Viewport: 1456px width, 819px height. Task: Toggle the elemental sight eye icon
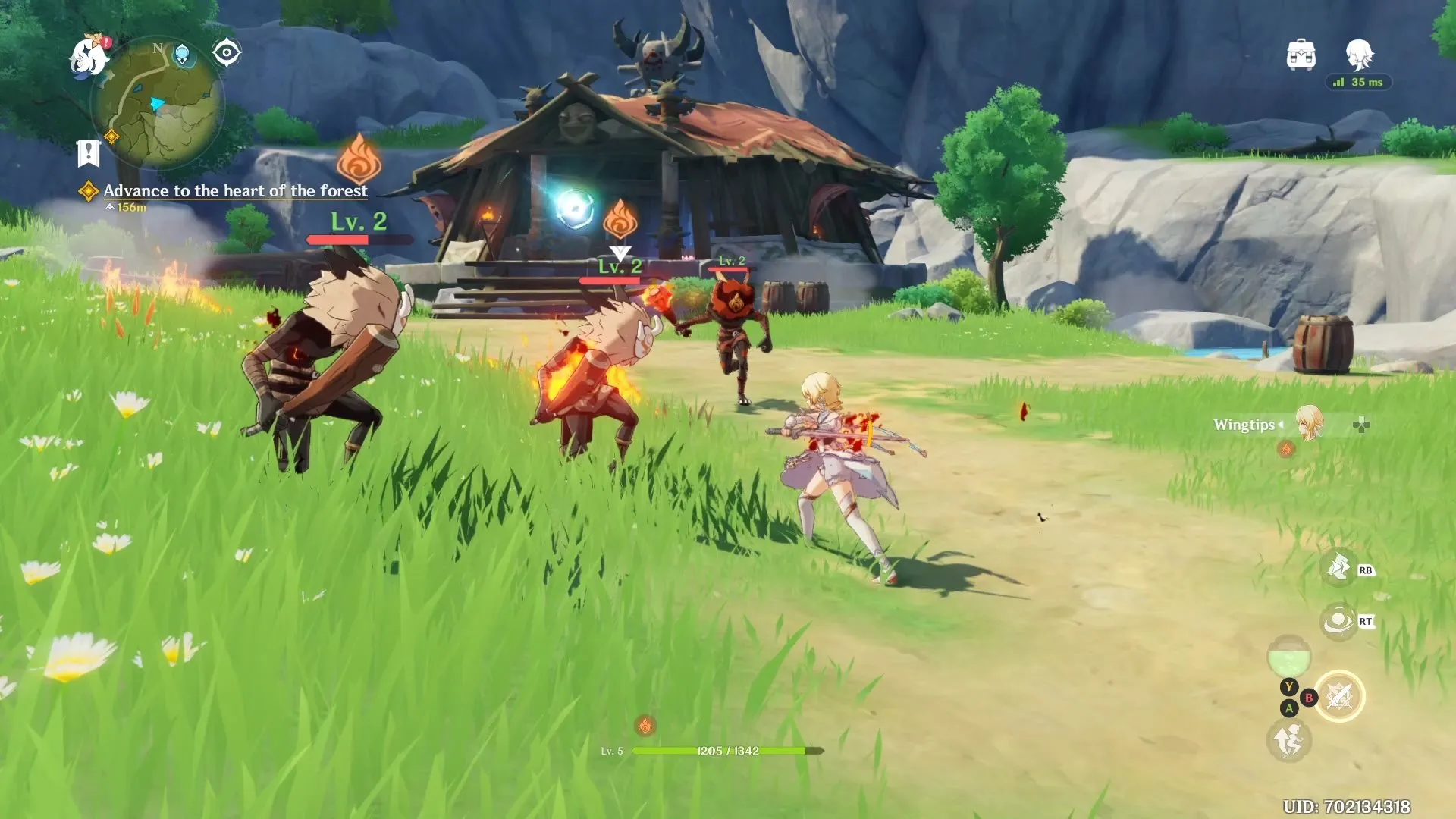227,53
